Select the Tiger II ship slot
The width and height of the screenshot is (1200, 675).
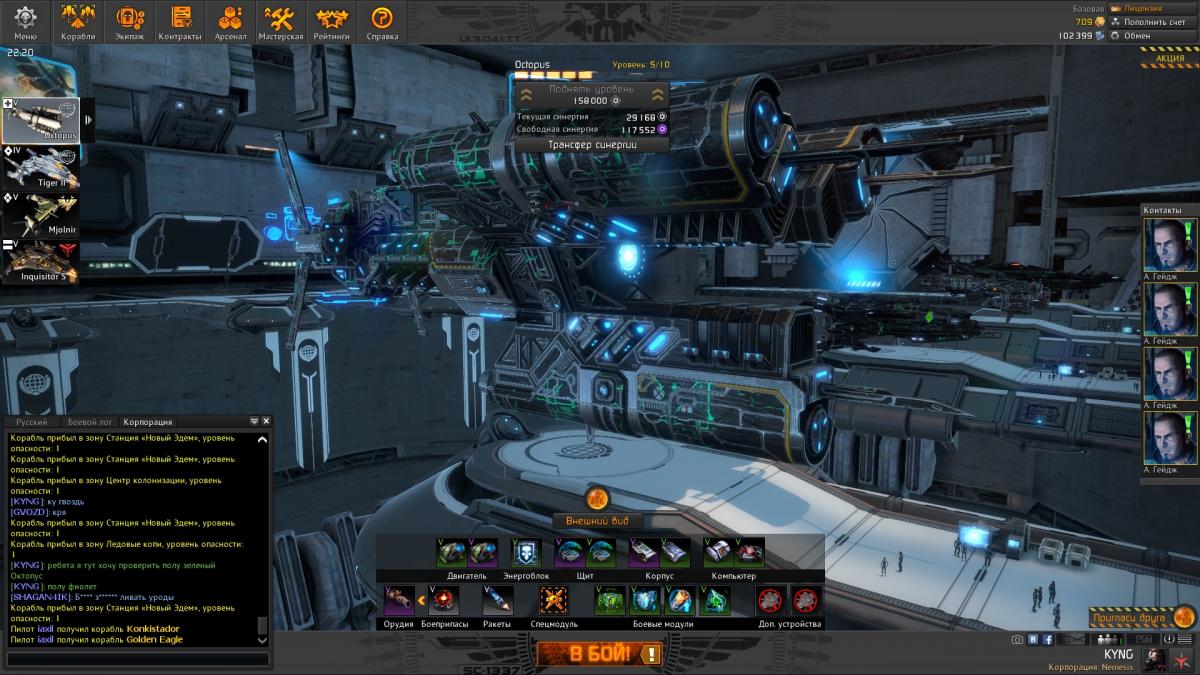(x=41, y=169)
